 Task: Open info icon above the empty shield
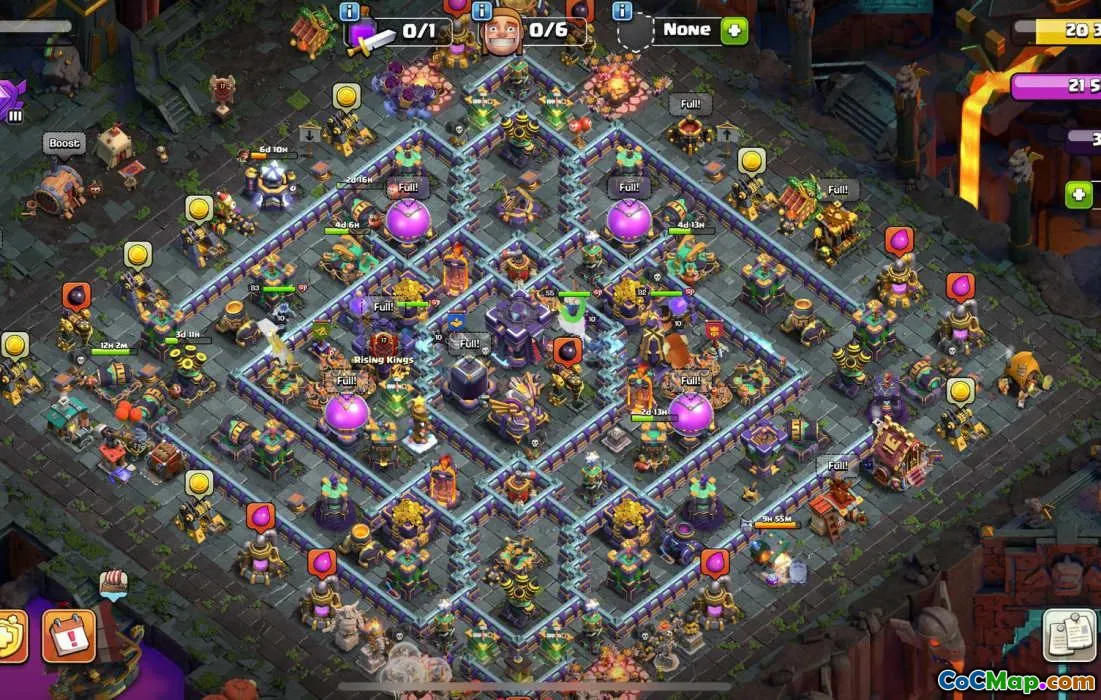(622, 11)
